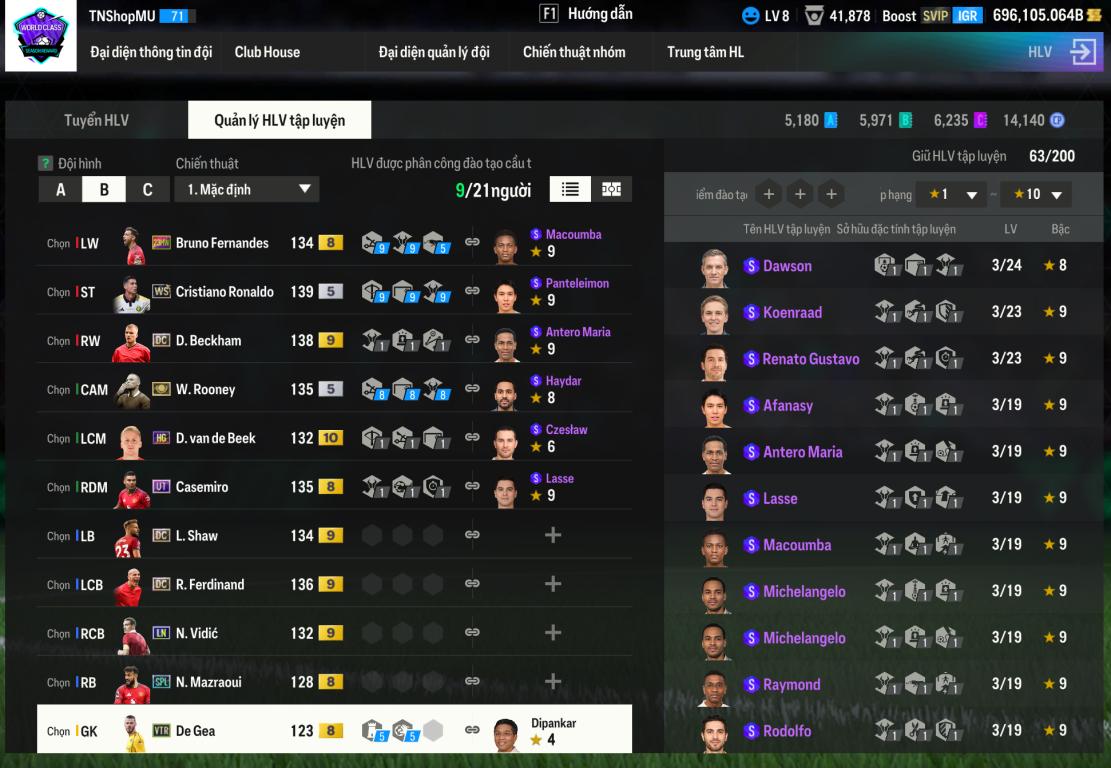This screenshot has width=1111, height=768.
Task: Select the Bruno Fernandes LW row
Action: pyautogui.click(x=222, y=243)
